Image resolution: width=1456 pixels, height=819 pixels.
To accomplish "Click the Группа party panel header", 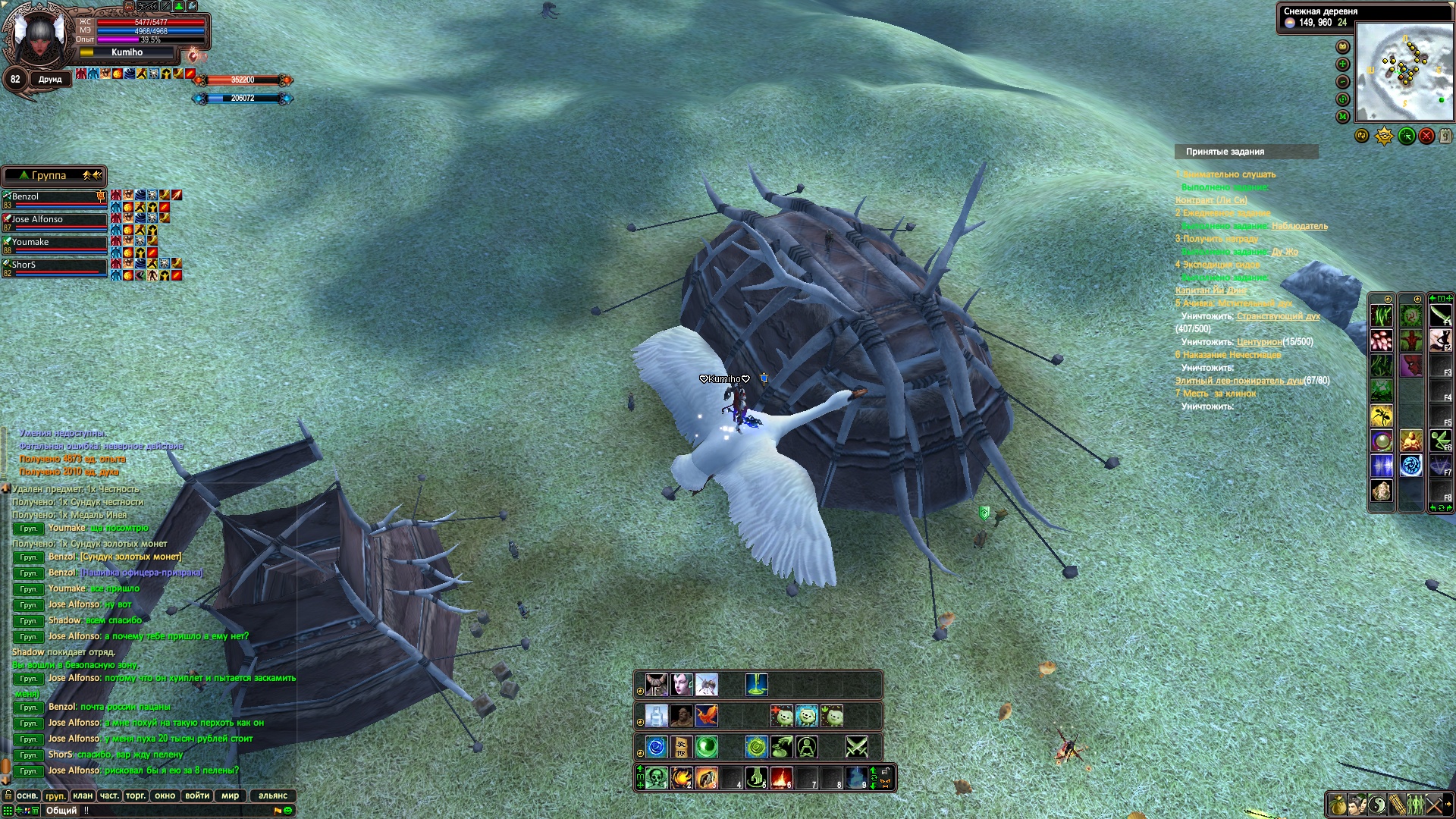I will tap(49, 175).
